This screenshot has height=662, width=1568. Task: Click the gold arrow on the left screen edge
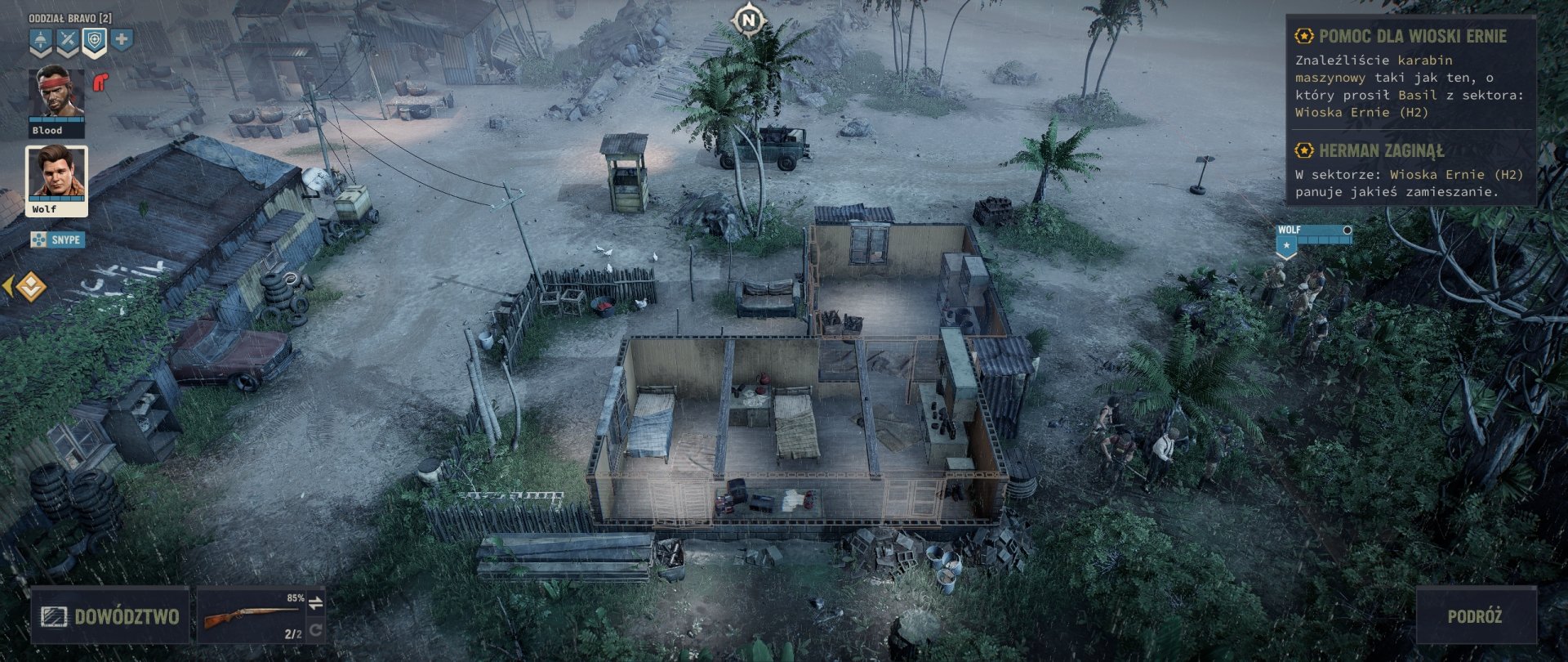8,287
